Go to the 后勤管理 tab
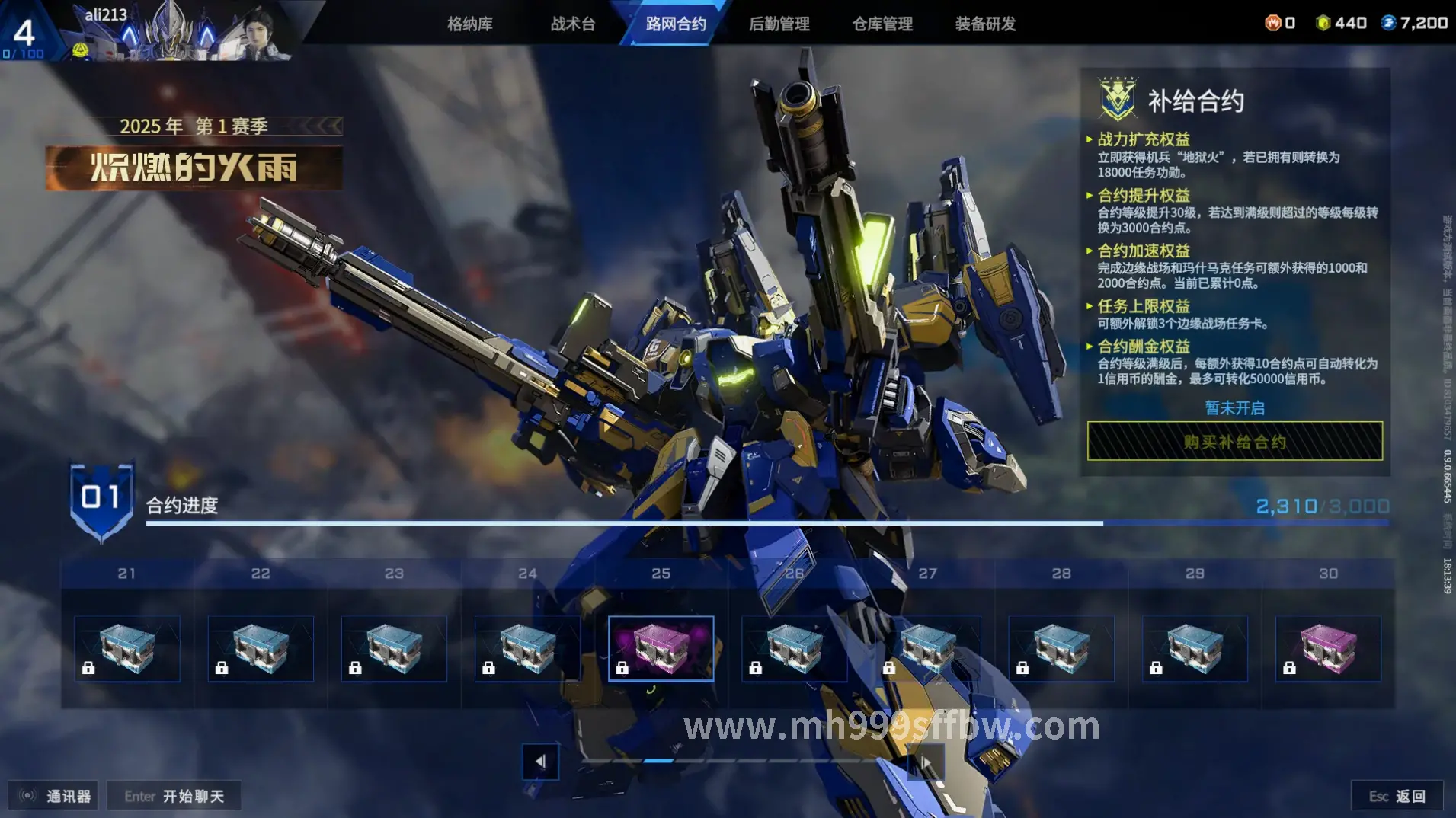 pyautogui.click(x=779, y=24)
